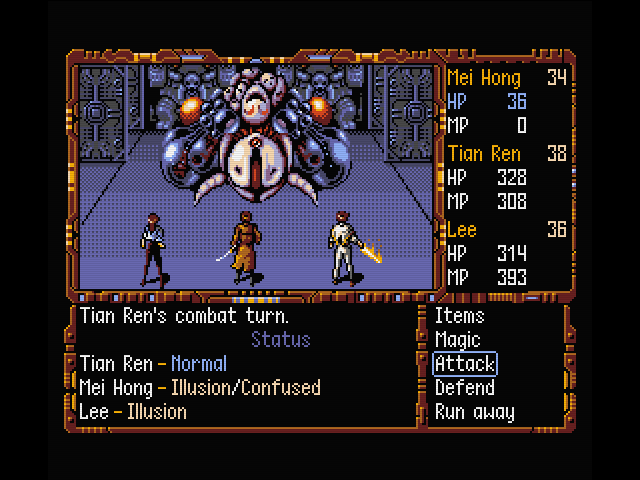This screenshot has width=640, height=480.
Task: Choose Magic from the combat menu
Action: coord(458,340)
